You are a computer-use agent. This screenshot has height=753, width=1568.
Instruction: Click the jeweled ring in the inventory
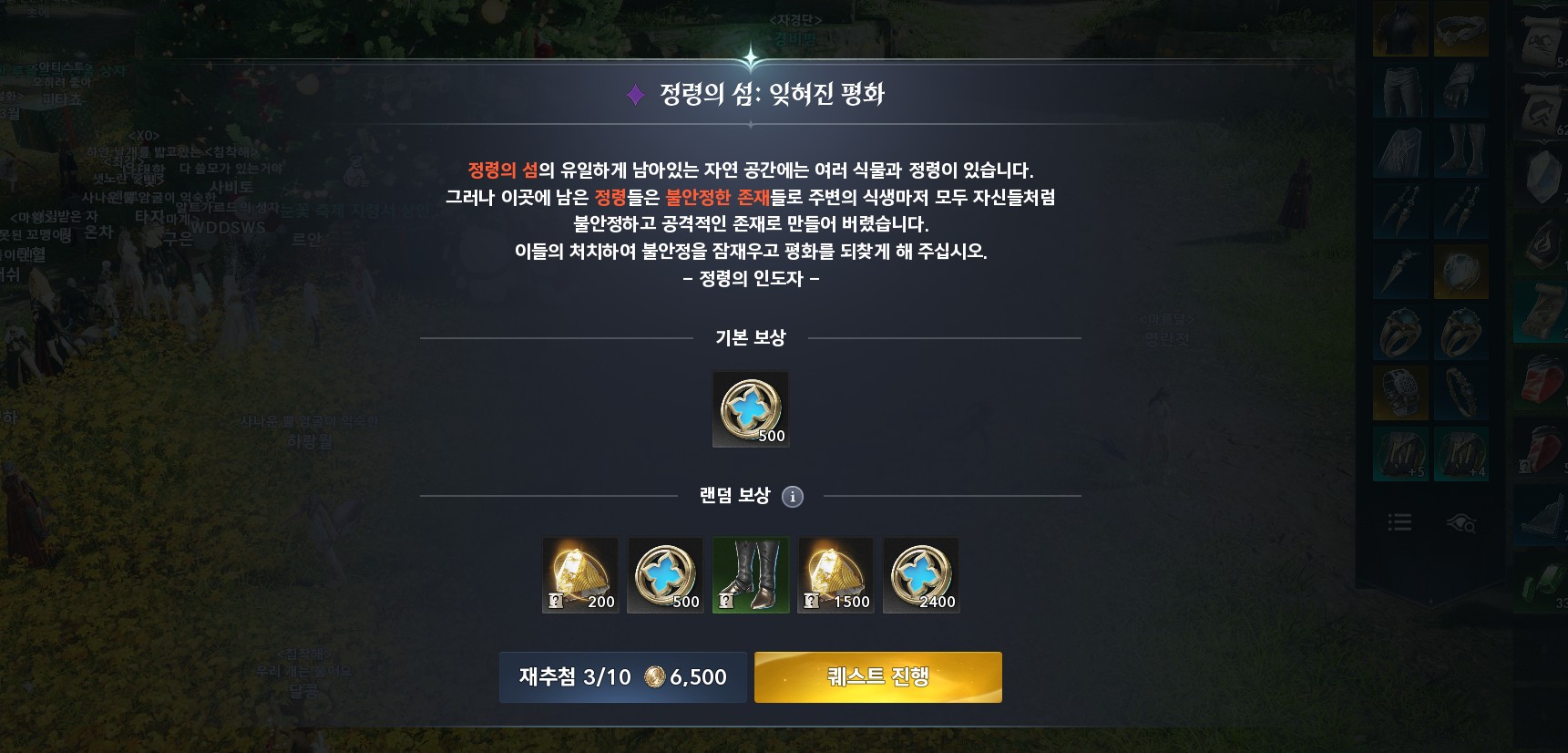point(1400,331)
